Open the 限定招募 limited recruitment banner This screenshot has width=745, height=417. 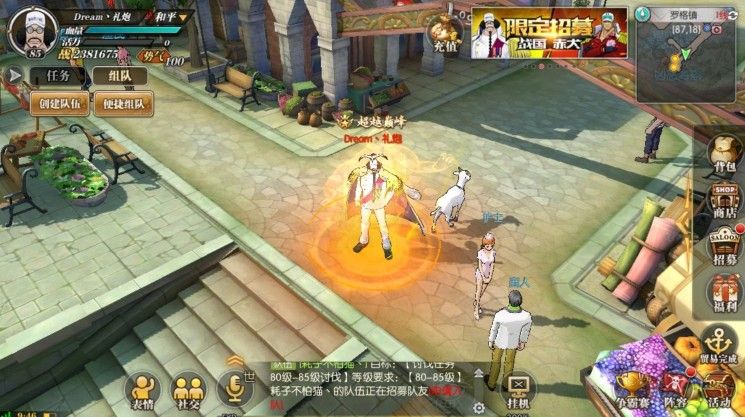[x=549, y=33]
